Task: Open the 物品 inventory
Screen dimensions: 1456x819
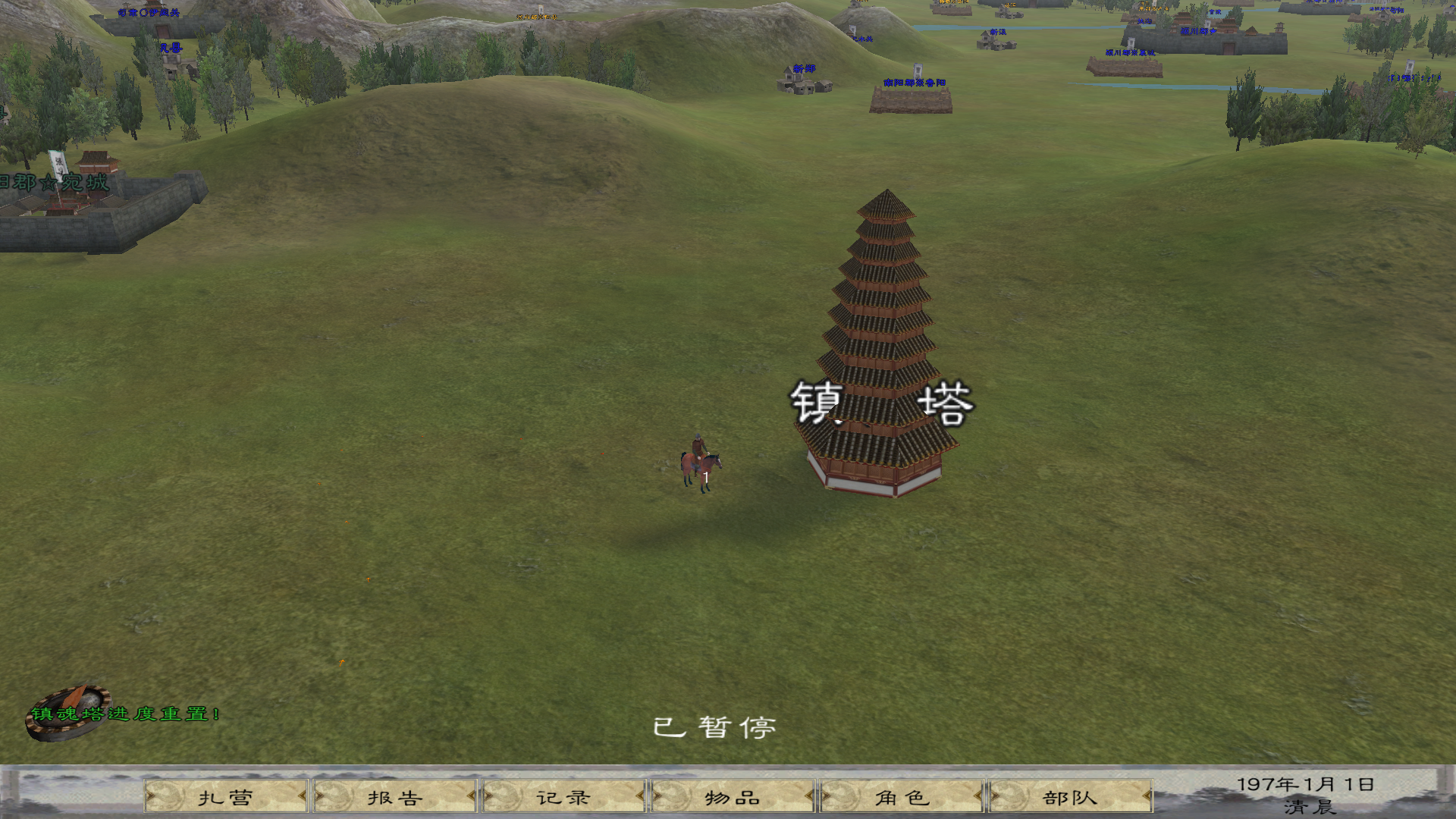Action: click(733, 797)
